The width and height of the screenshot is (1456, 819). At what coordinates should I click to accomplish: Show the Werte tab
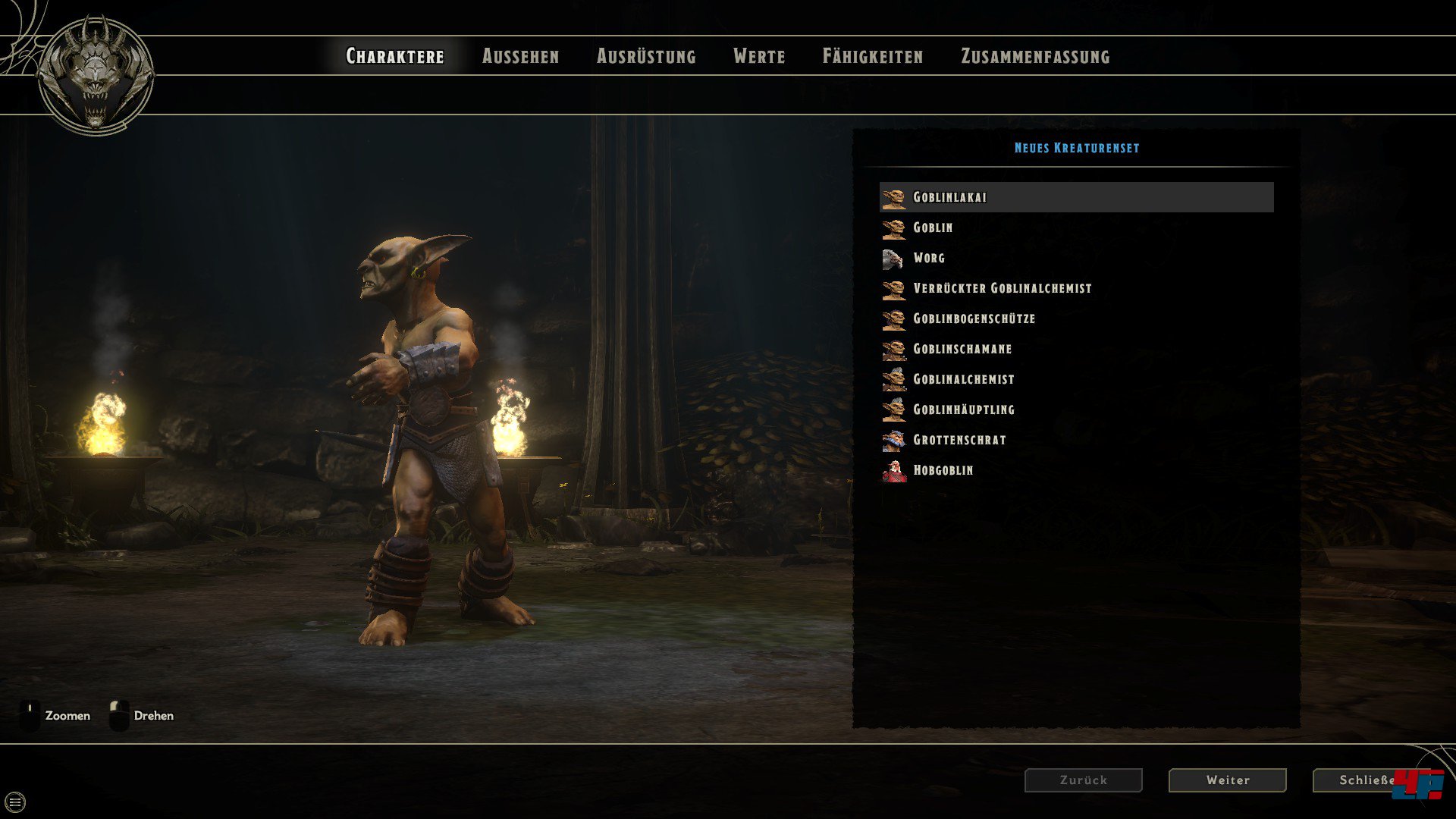[x=759, y=56]
